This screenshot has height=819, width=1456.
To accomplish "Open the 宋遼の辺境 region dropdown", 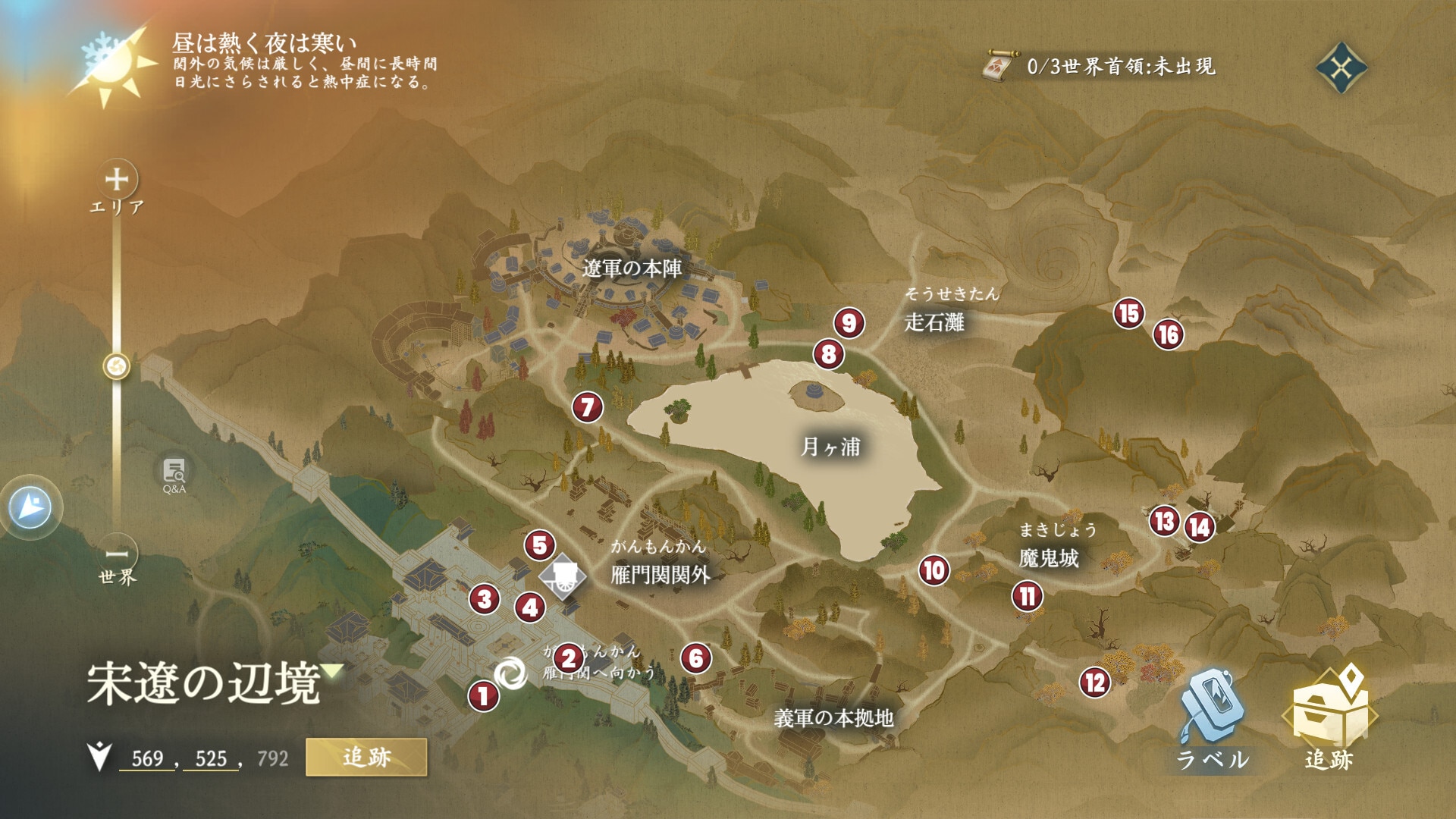I will (x=332, y=671).
